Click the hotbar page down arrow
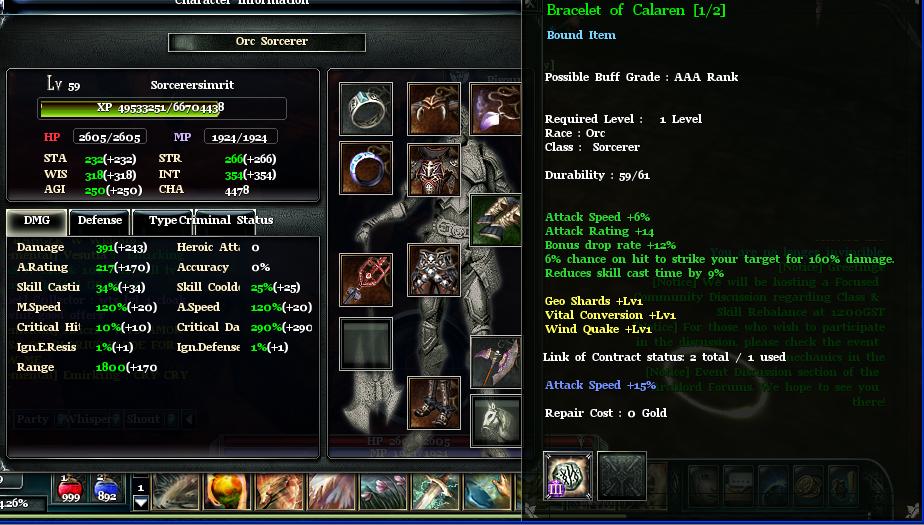The width and height of the screenshot is (924, 525). coord(141,503)
